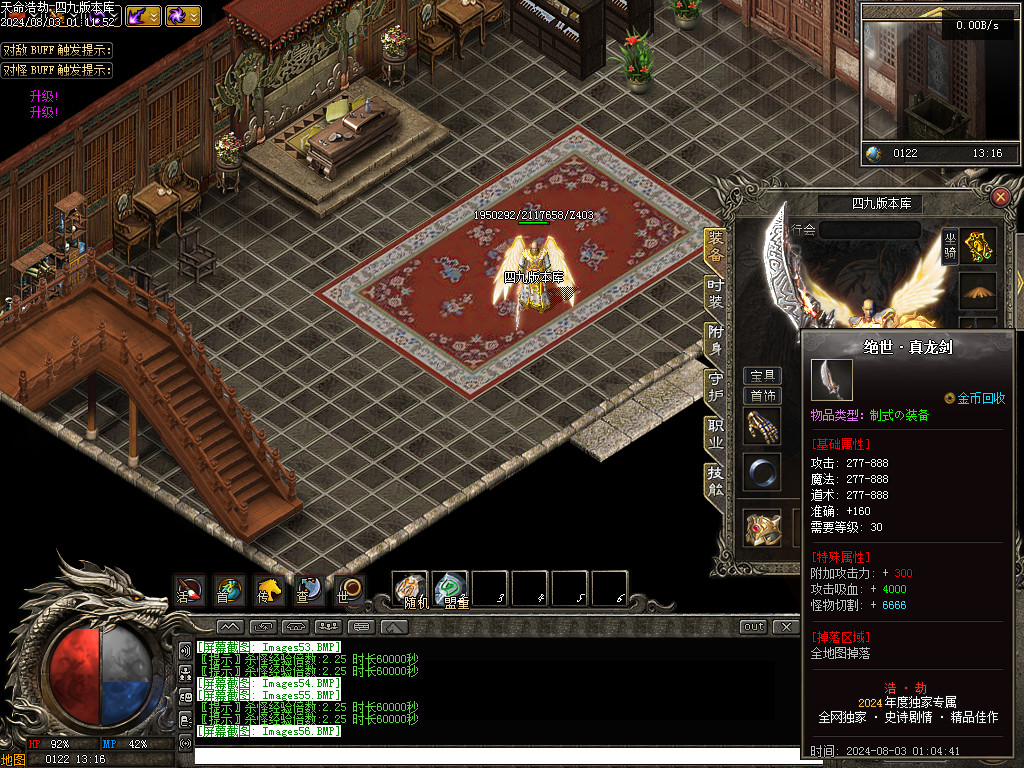Screen dimensions: 1024x768
Task: Switch to the 时装 costume tab
Action: 715,294
